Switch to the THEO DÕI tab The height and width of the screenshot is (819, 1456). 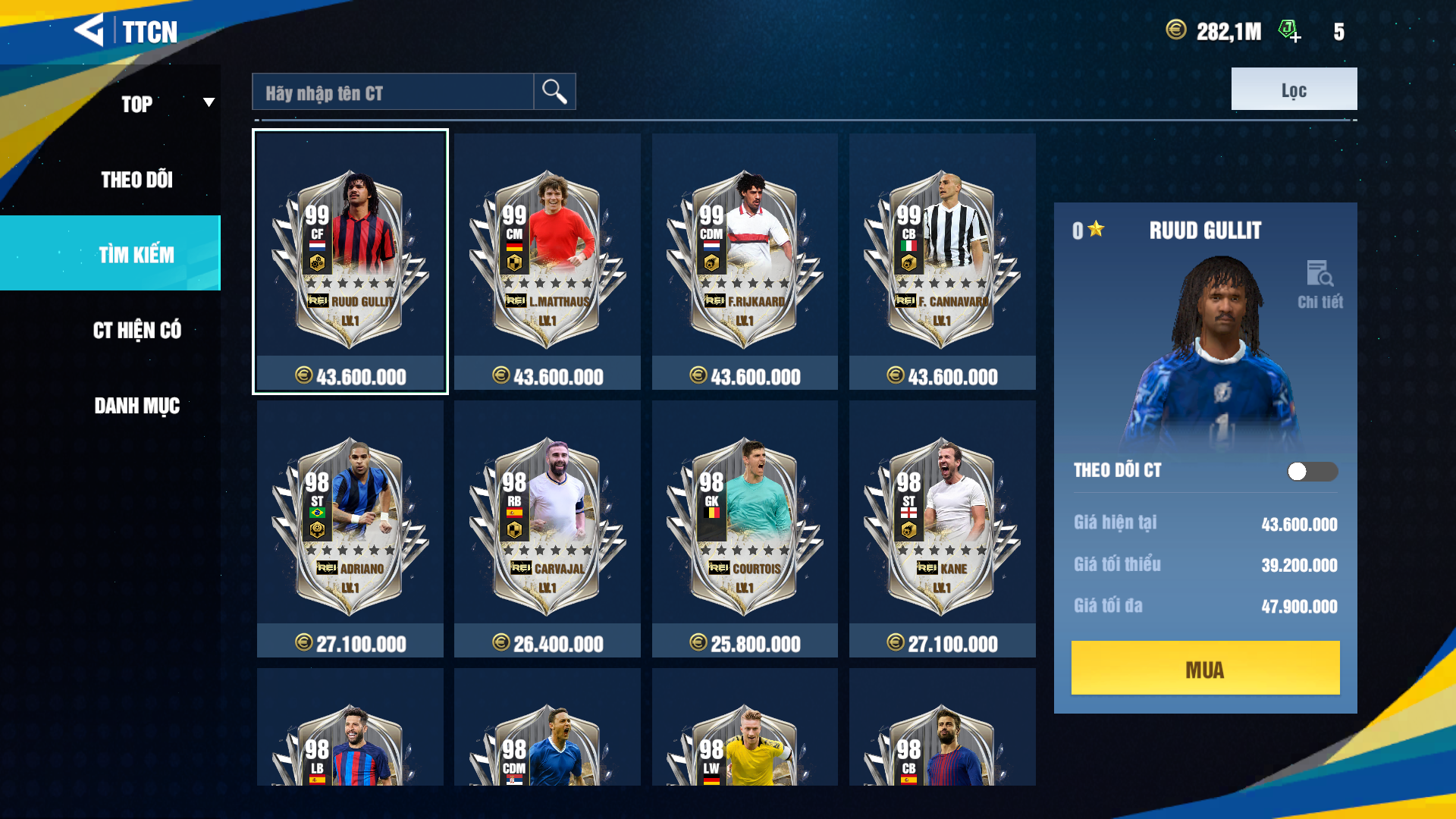pyautogui.click(x=137, y=180)
